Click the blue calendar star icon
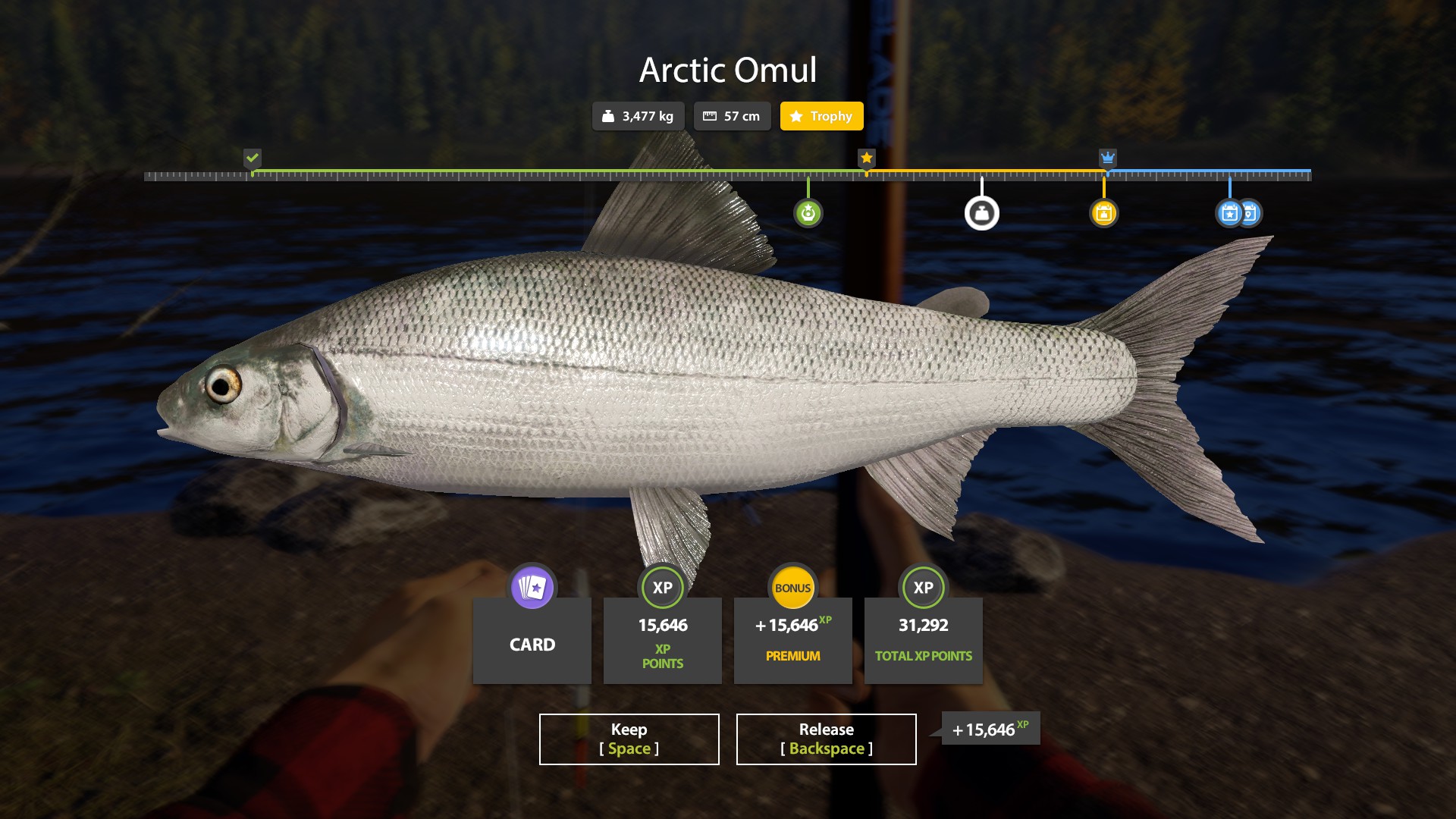Viewport: 1456px width, 819px height. [x=1230, y=213]
